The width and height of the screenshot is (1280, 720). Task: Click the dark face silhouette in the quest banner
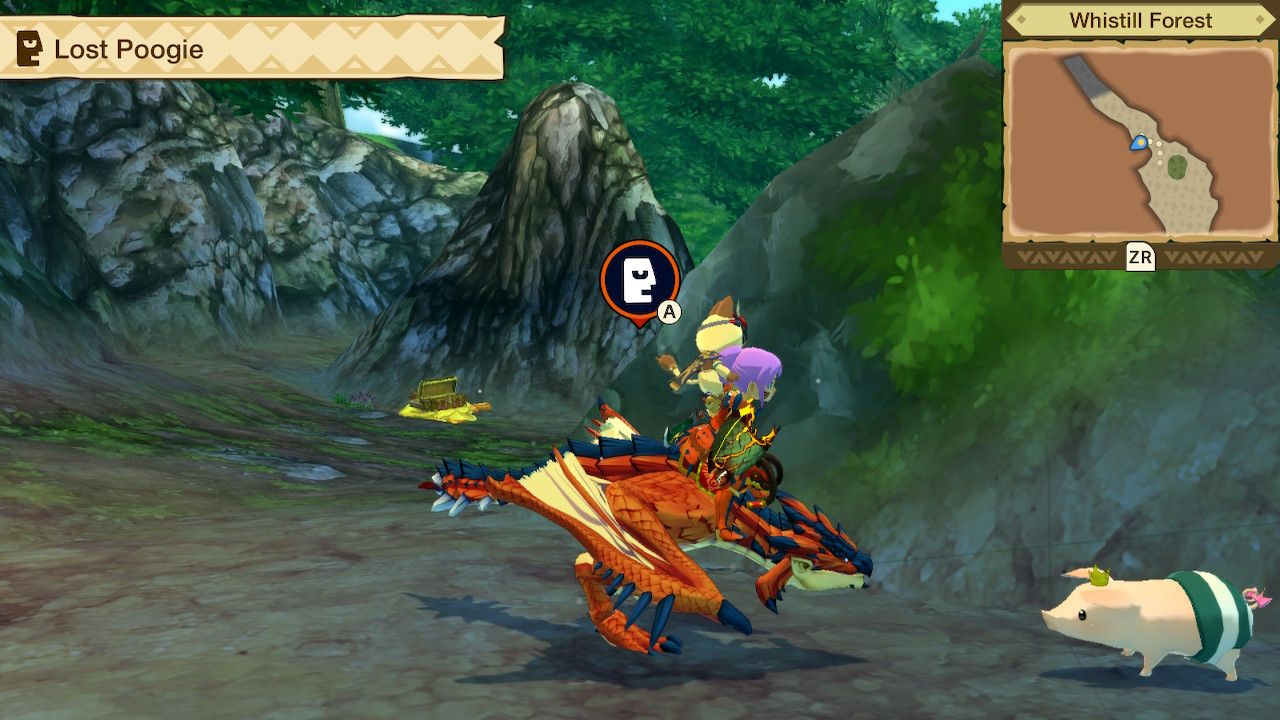[27, 48]
